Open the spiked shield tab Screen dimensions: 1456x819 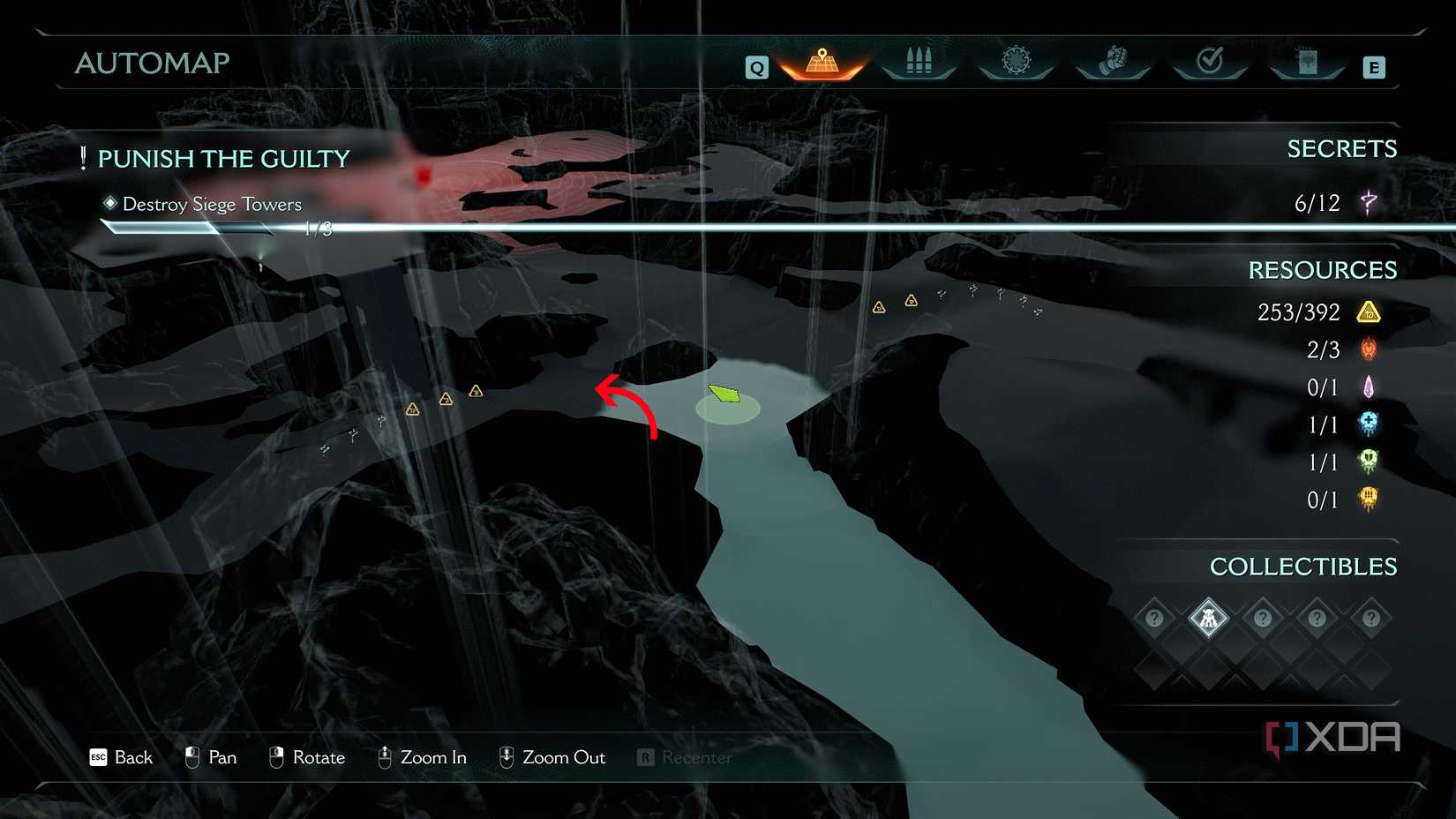tap(1016, 61)
